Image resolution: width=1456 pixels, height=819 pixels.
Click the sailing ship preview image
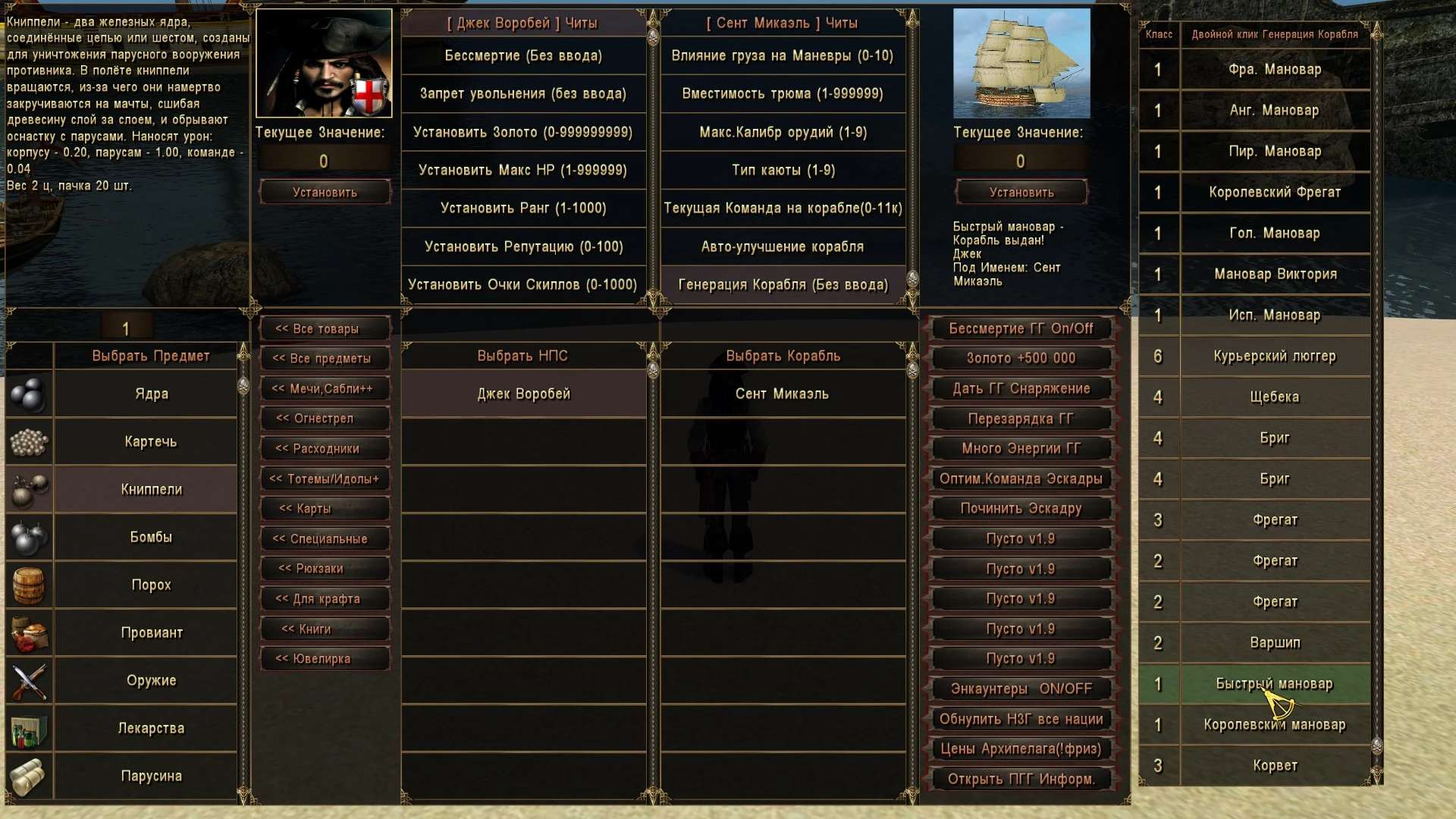(1021, 64)
